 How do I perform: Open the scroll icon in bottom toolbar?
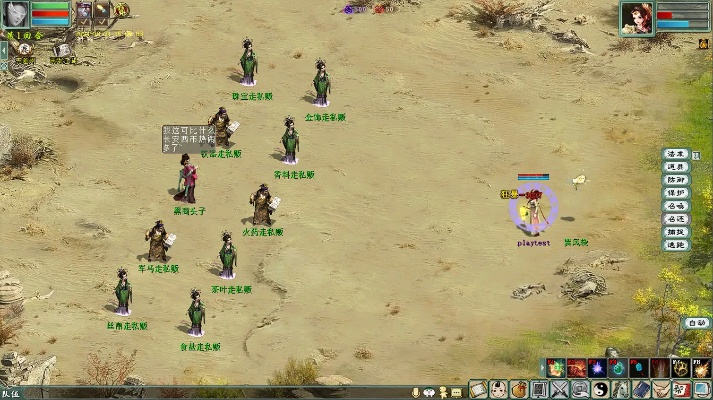477,389
